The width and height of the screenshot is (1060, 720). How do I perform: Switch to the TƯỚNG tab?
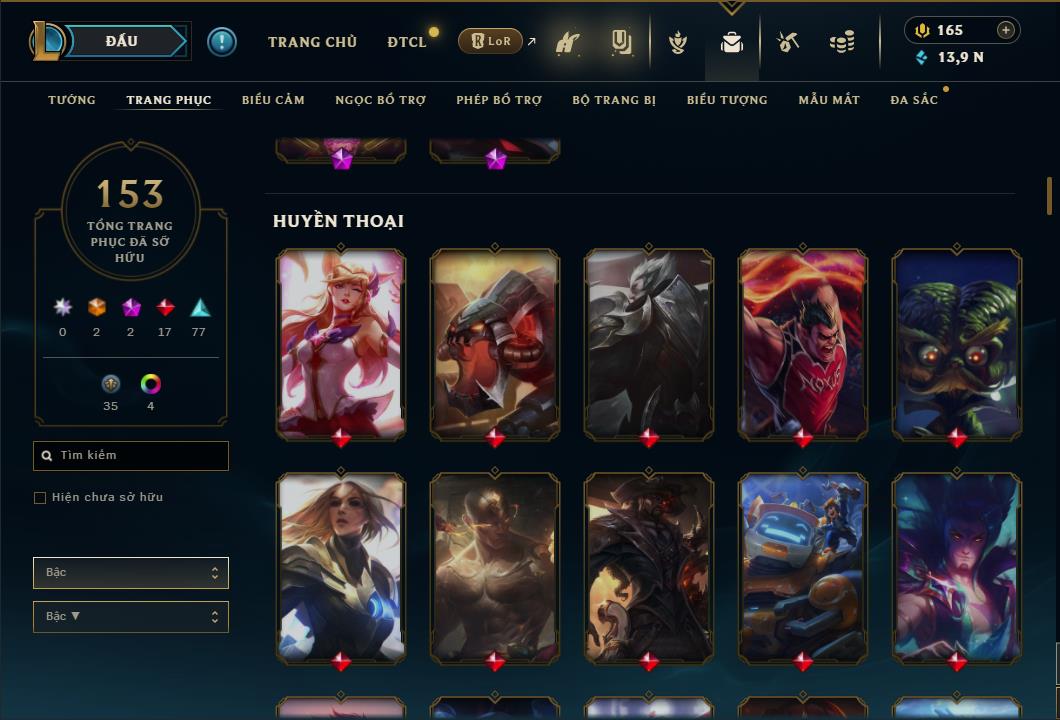click(x=72, y=100)
